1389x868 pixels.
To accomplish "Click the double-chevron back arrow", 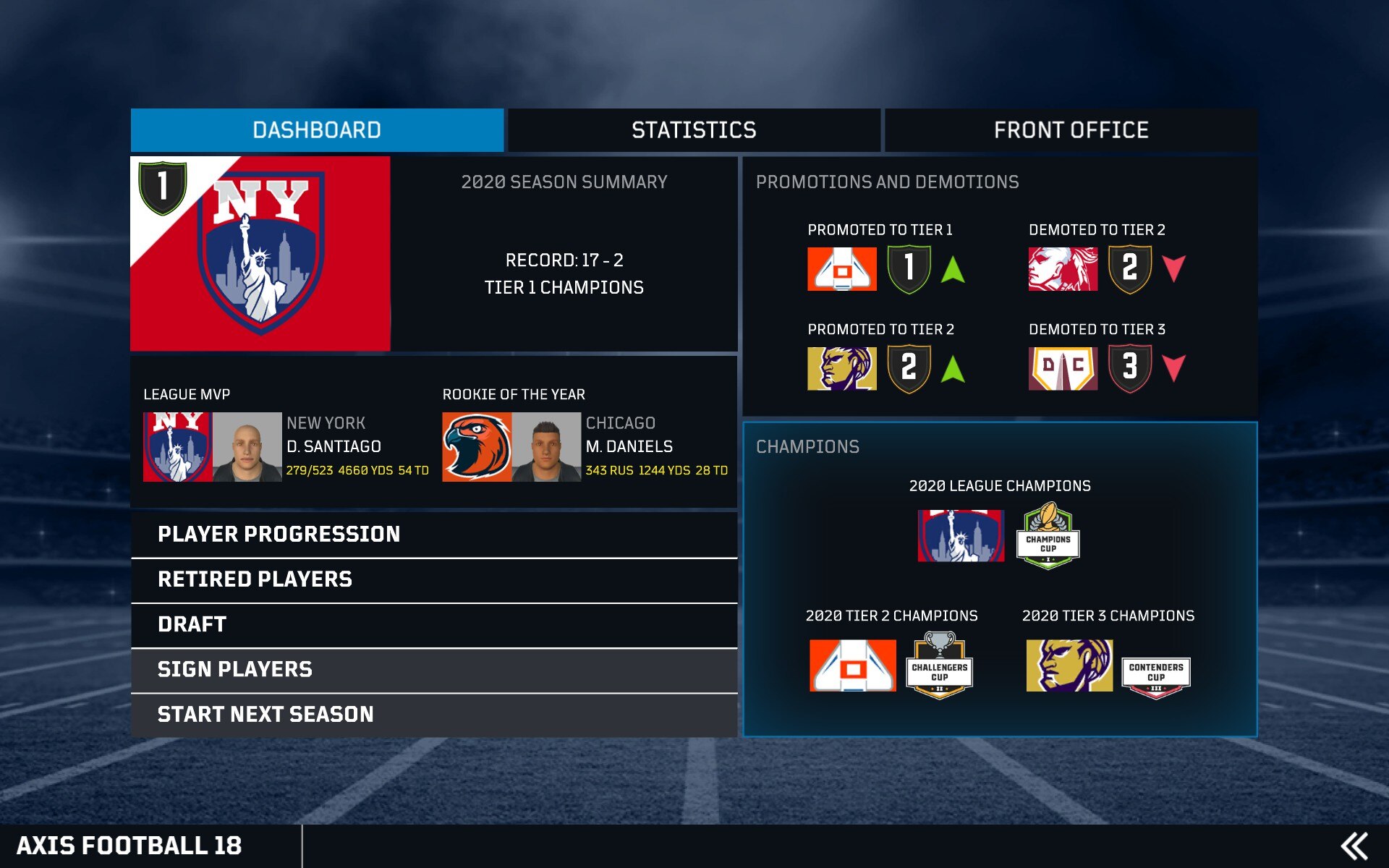I will tap(1354, 846).
